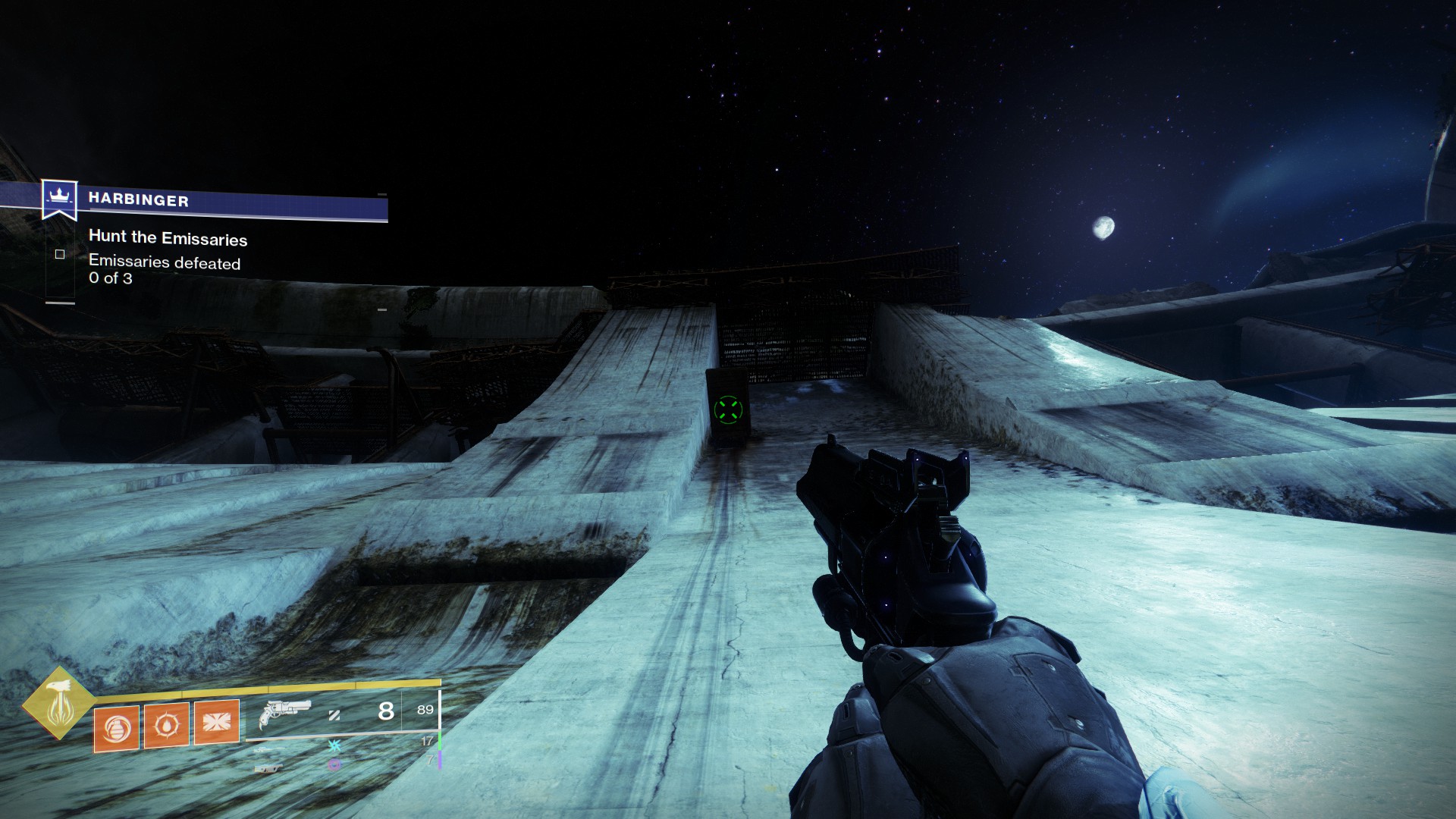Activate the class ability barricade icon
This screenshot has width=1456, height=819.
point(217,721)
